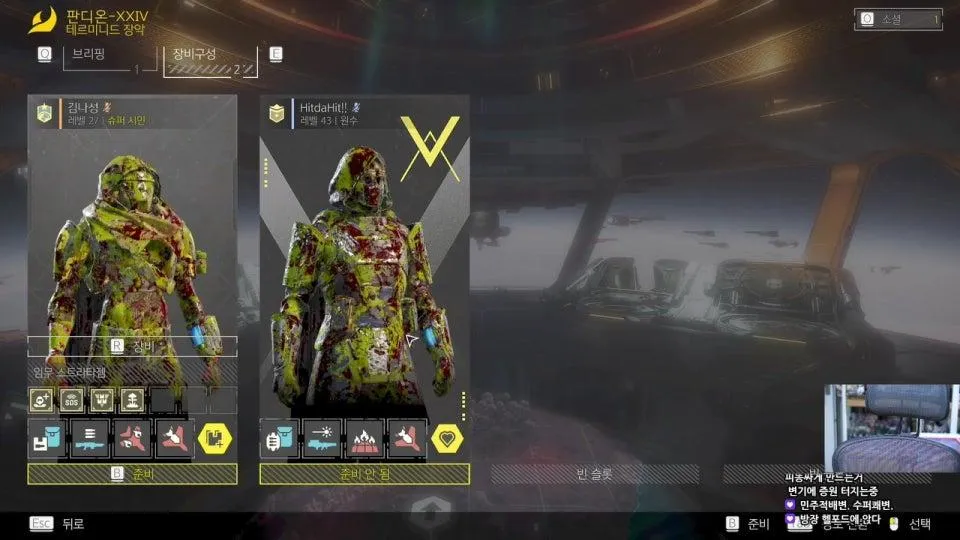Screen dimensions: 960x540
Task: Pick HitdaHit's Eagle bomb stratagem slot
Action: point(406,438)
